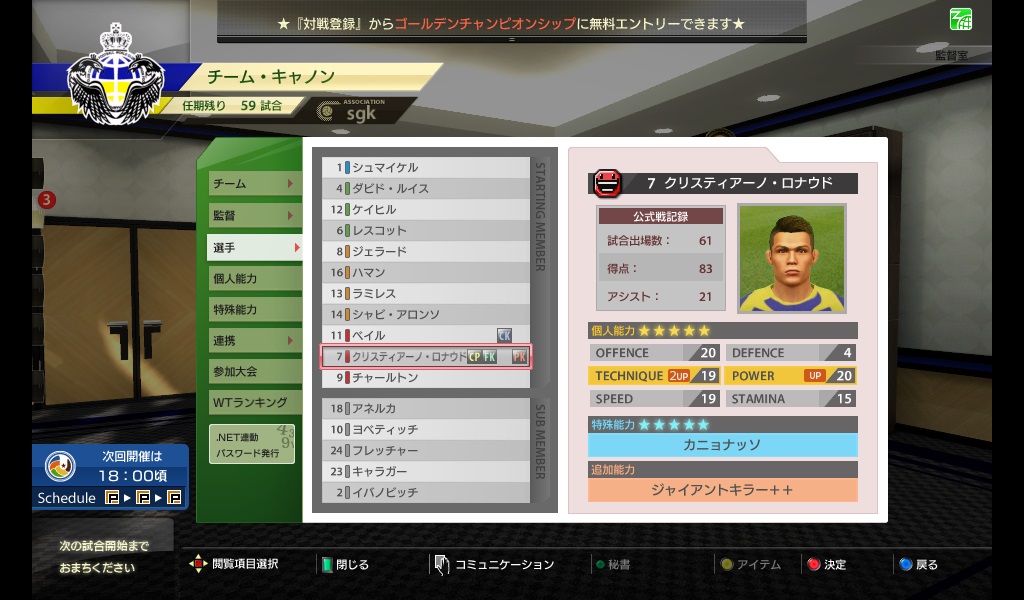Select player 8 ジェラード row
Screen dimensions: 1024x600
point(426,252)
